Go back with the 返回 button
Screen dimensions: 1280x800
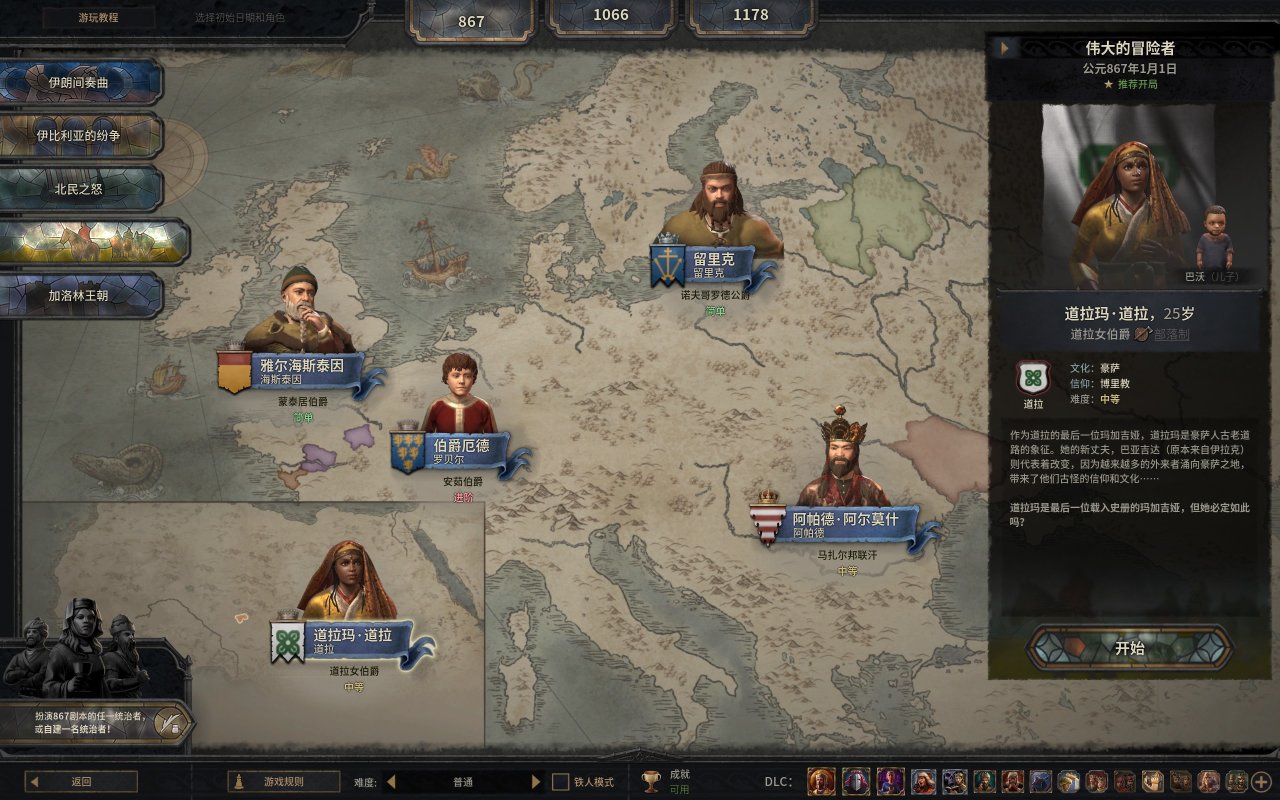[x=81, y=782]
